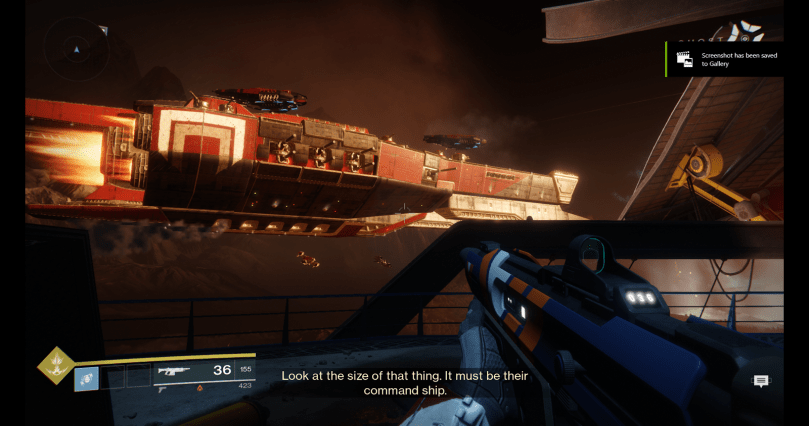Open the text chat speech bubble icon

pyautogui.click(x=761, y=381)
